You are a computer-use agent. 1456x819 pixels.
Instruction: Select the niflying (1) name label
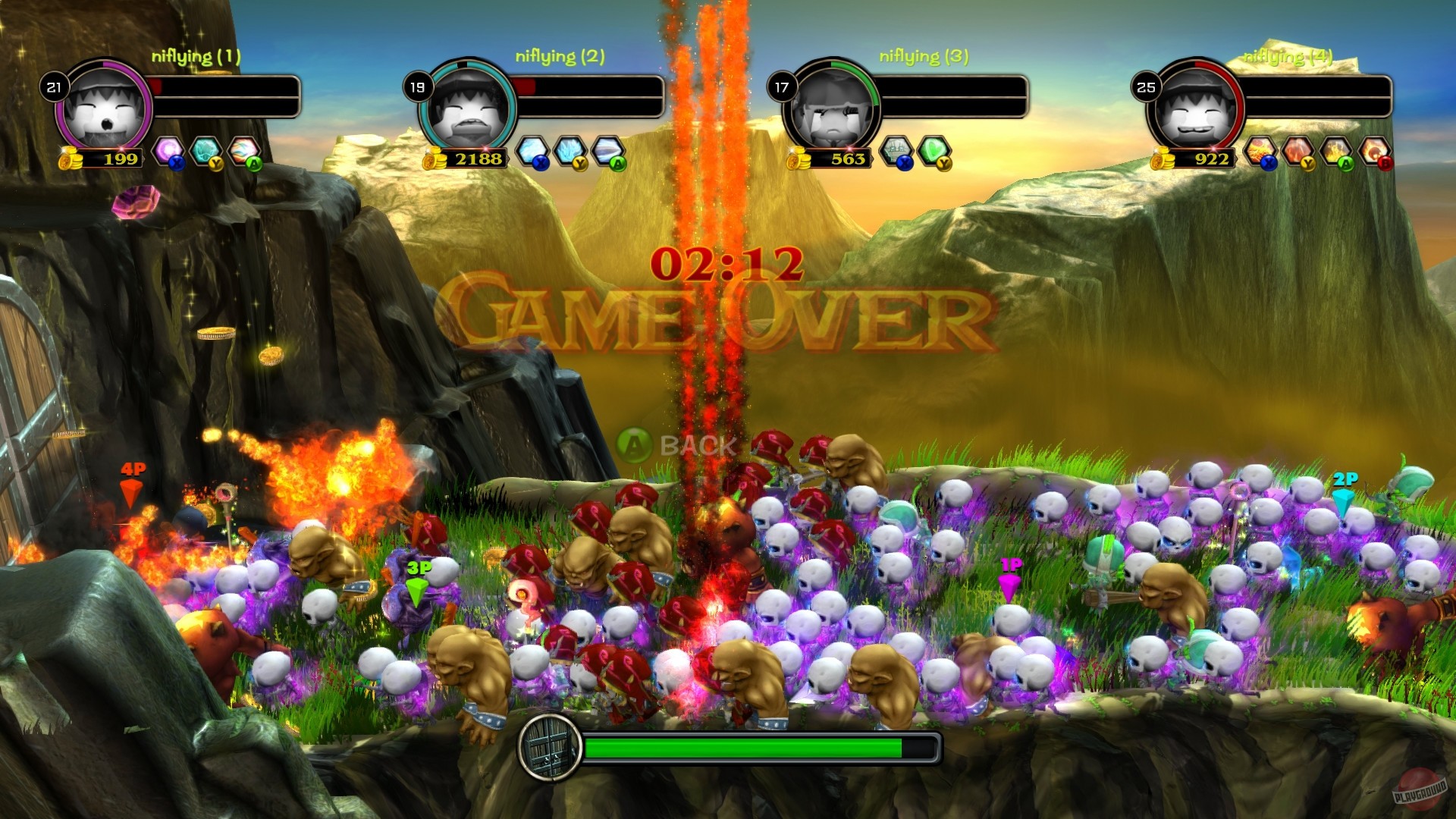(x=197, y=54)
